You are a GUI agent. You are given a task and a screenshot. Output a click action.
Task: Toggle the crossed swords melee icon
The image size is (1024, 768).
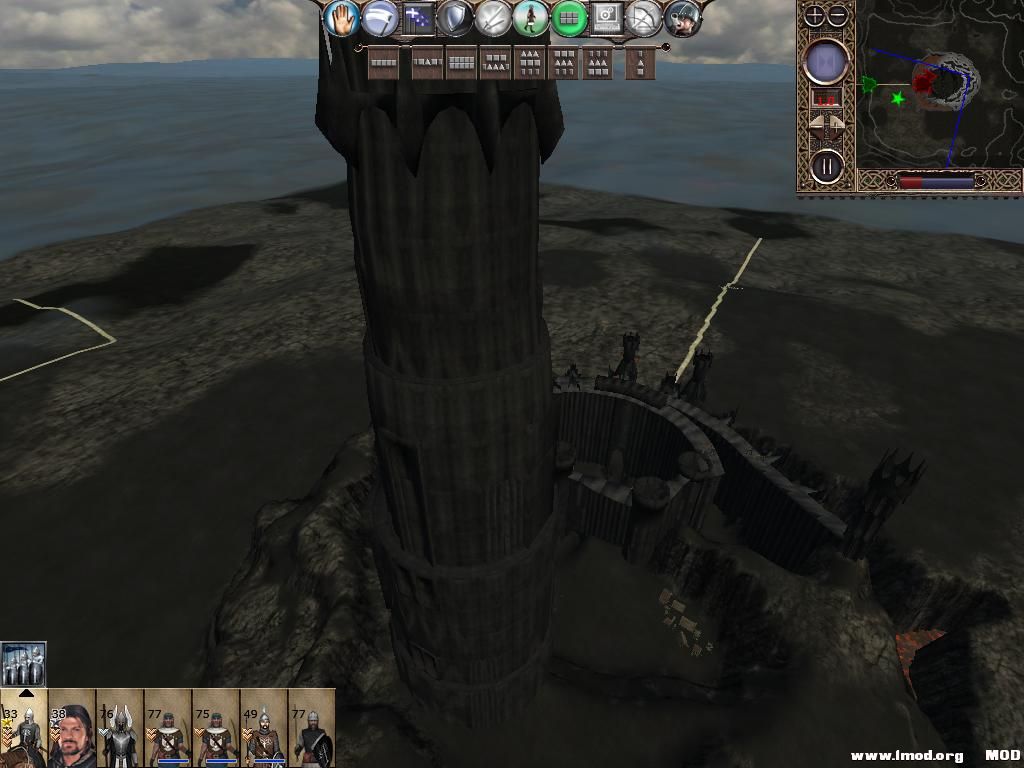pos(493,18)
